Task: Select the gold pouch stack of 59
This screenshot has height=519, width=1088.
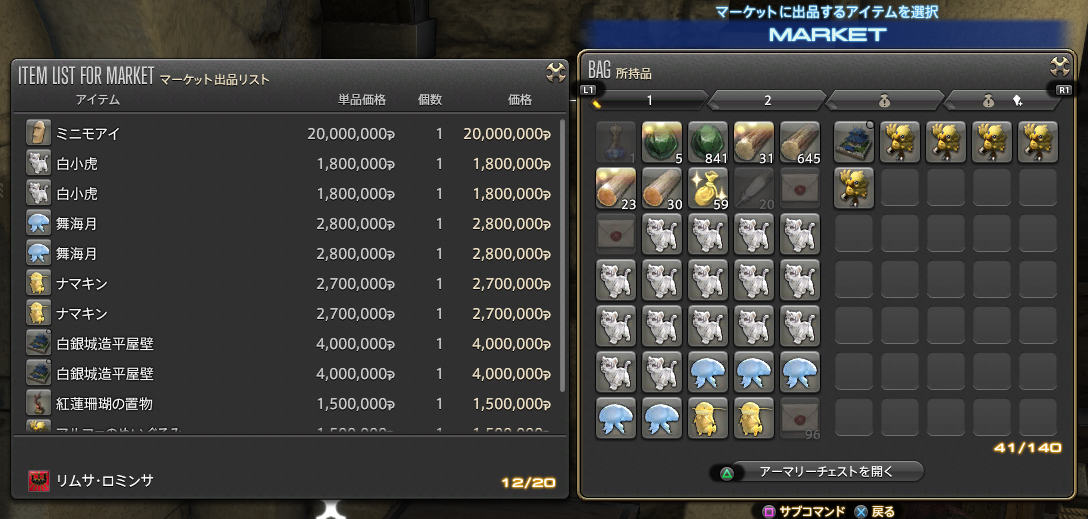Action: [708, 188]
